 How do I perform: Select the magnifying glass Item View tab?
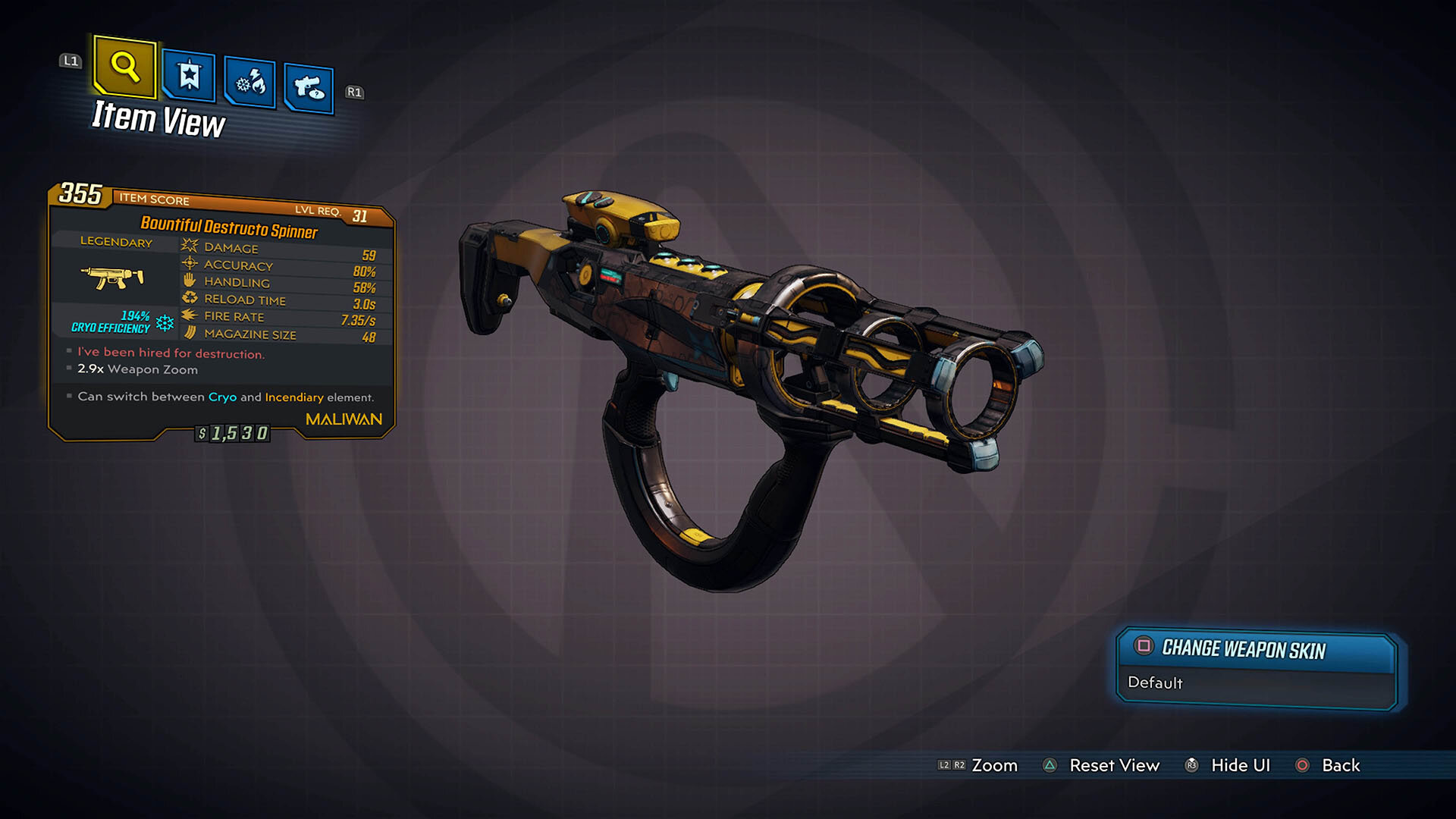(125, 67)
